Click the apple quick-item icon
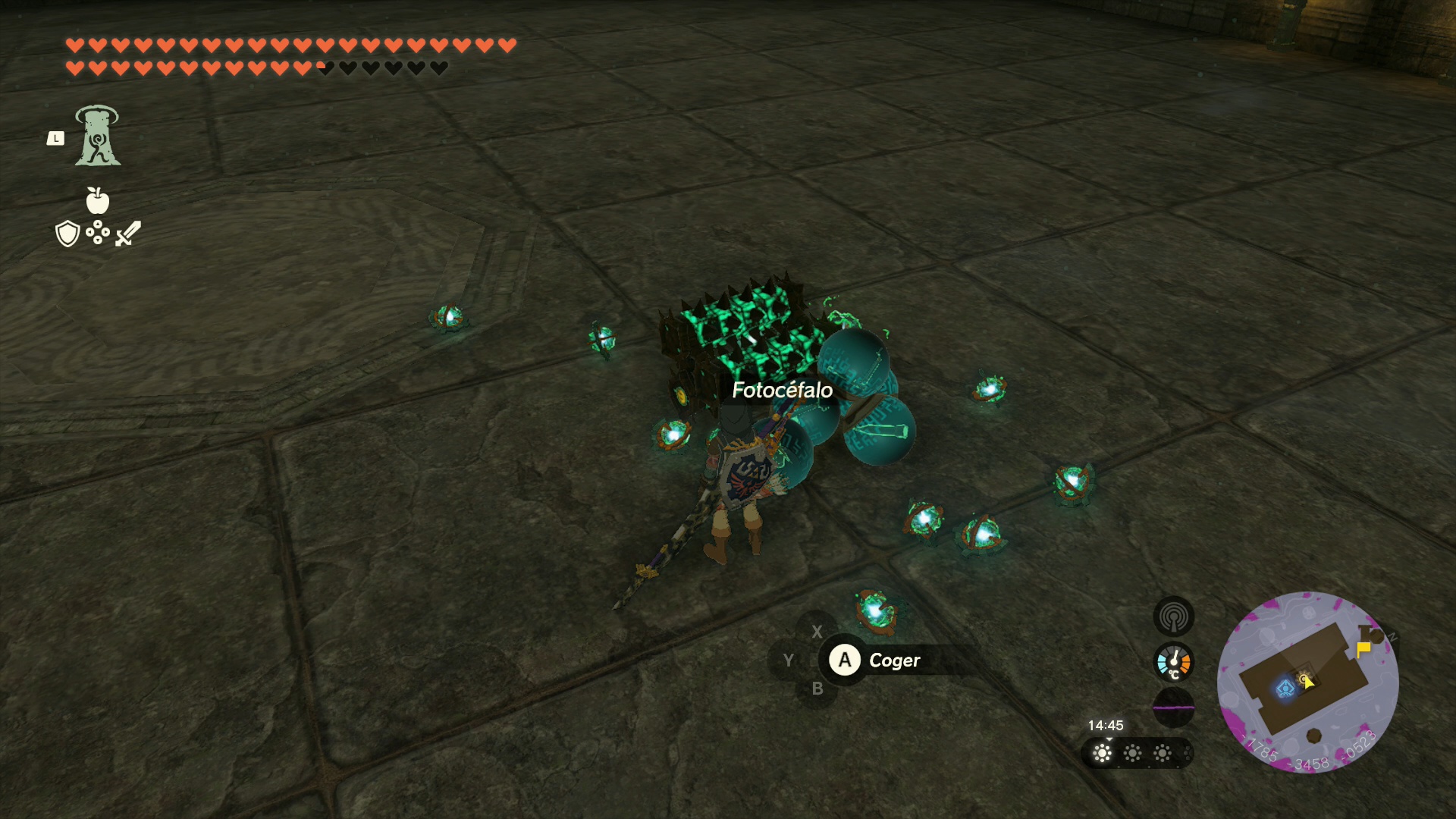This screenshot has height=819, width=1456. pyautogui.click(x=98, y=200)
